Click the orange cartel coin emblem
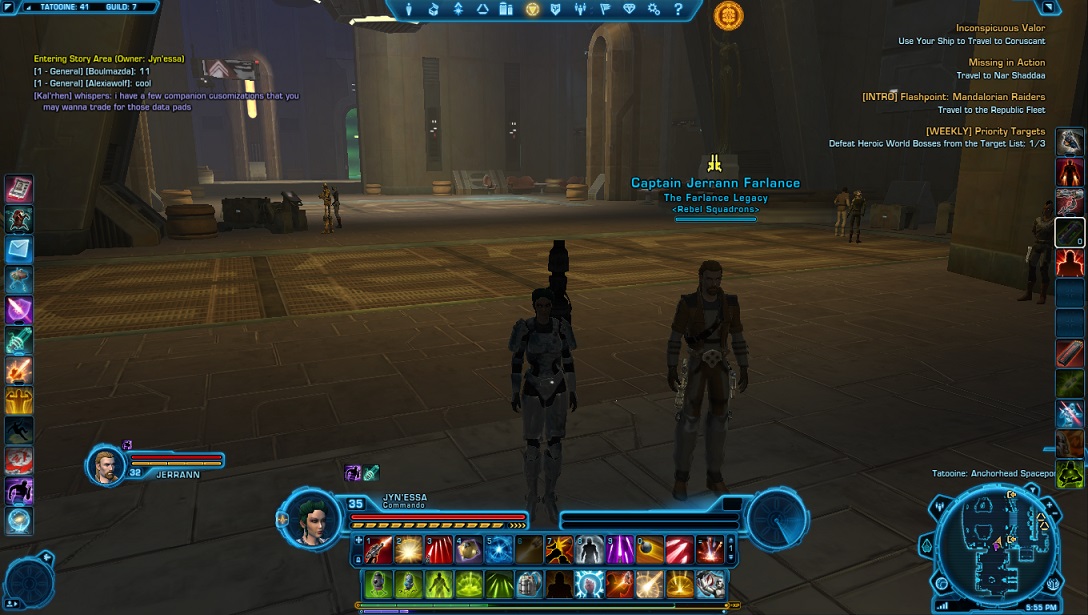Image resolution: width=1088 pixels, height=615 pixels. point(728,15)
